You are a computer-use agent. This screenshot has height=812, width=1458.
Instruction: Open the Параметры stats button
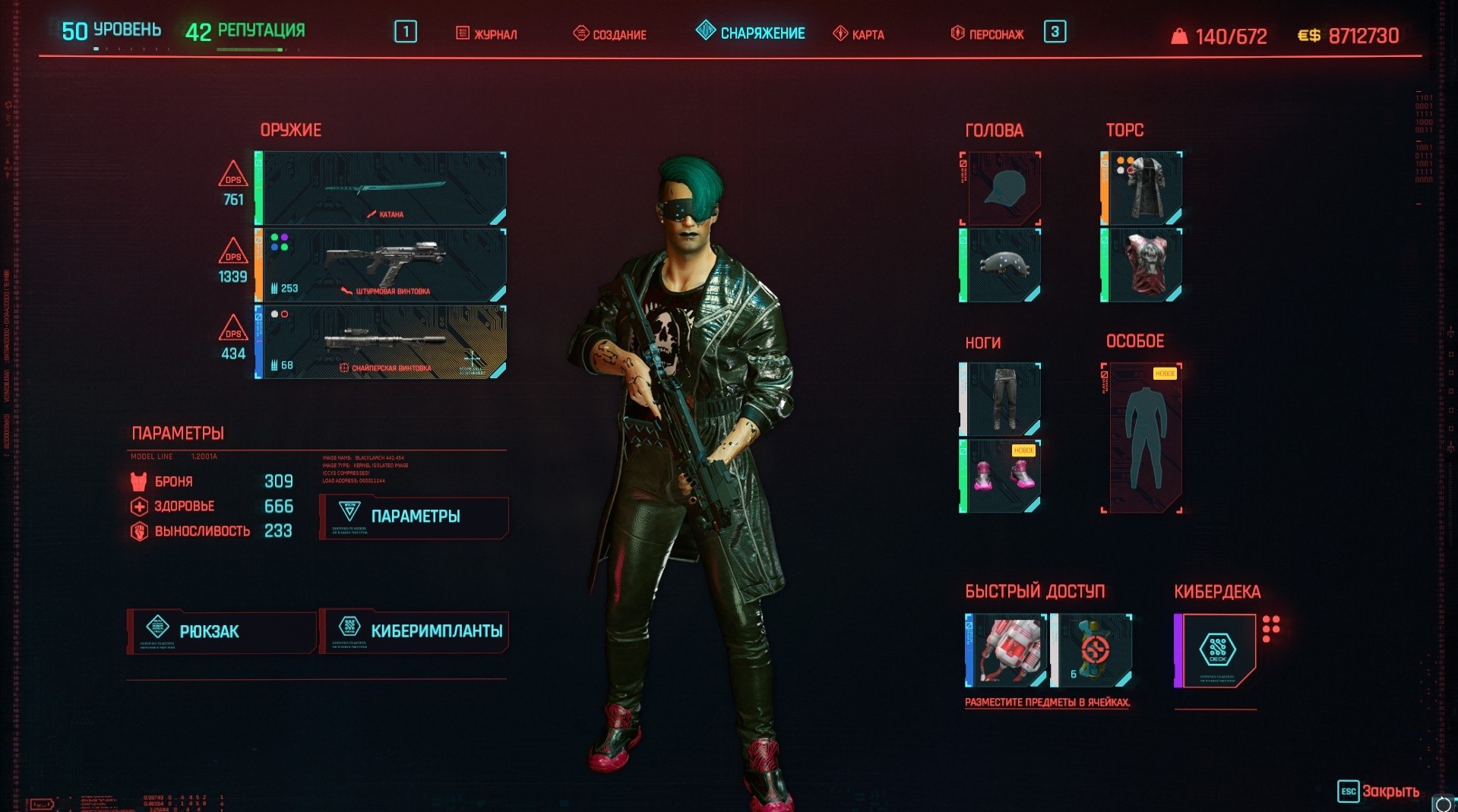(414, 517)
